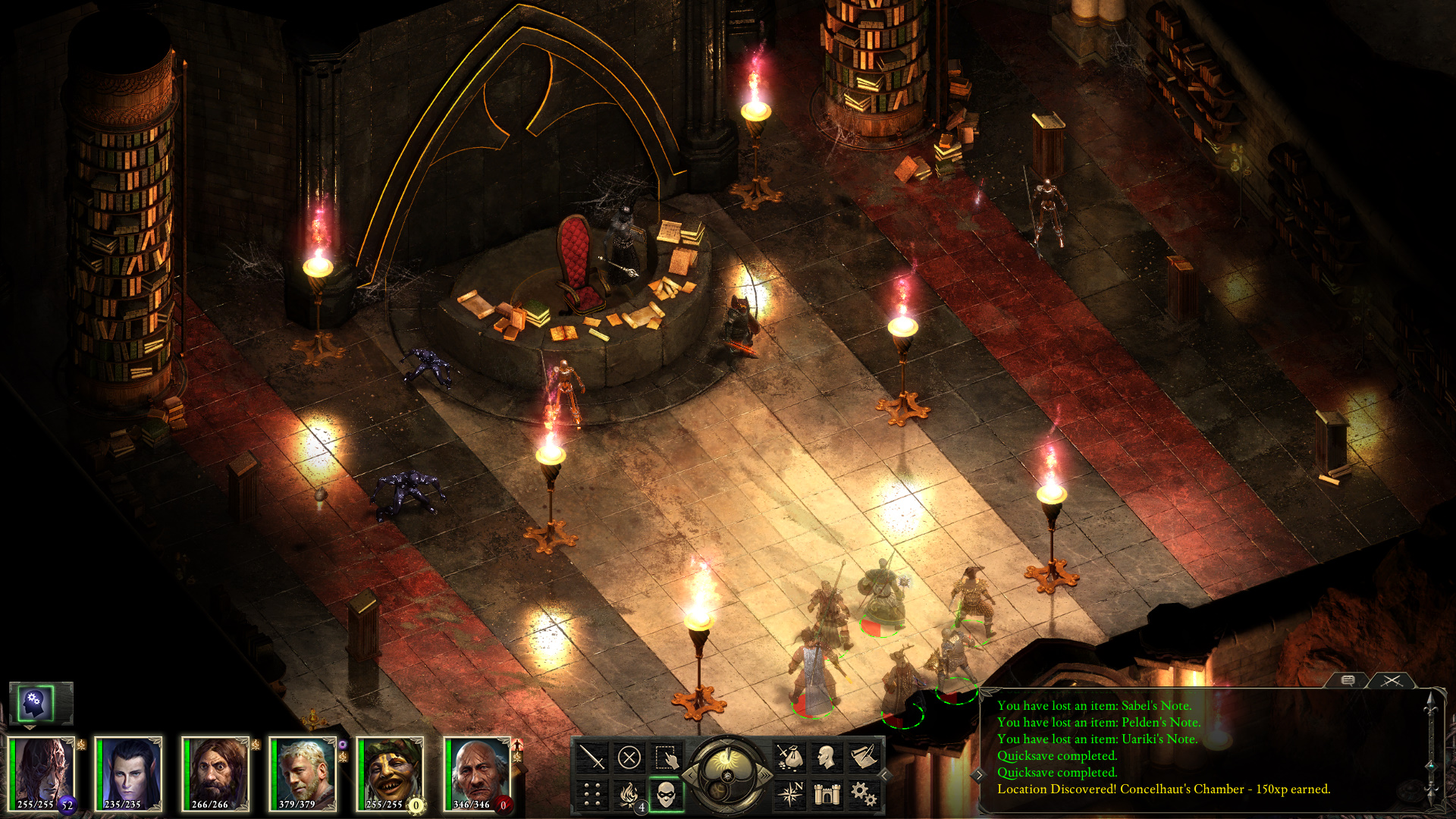Open the party formation selector
This screenshot has height=819, width=1456.
coord(591,795)
